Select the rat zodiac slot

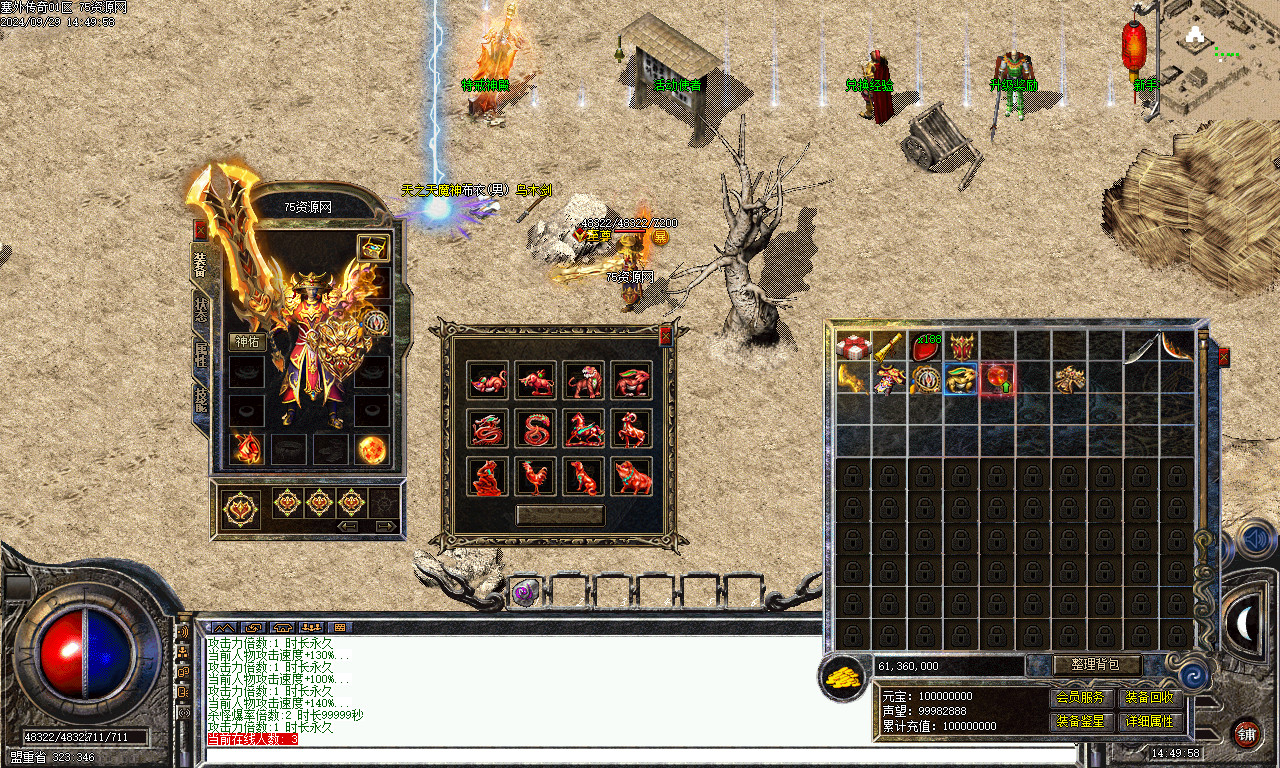click(488, 381)
